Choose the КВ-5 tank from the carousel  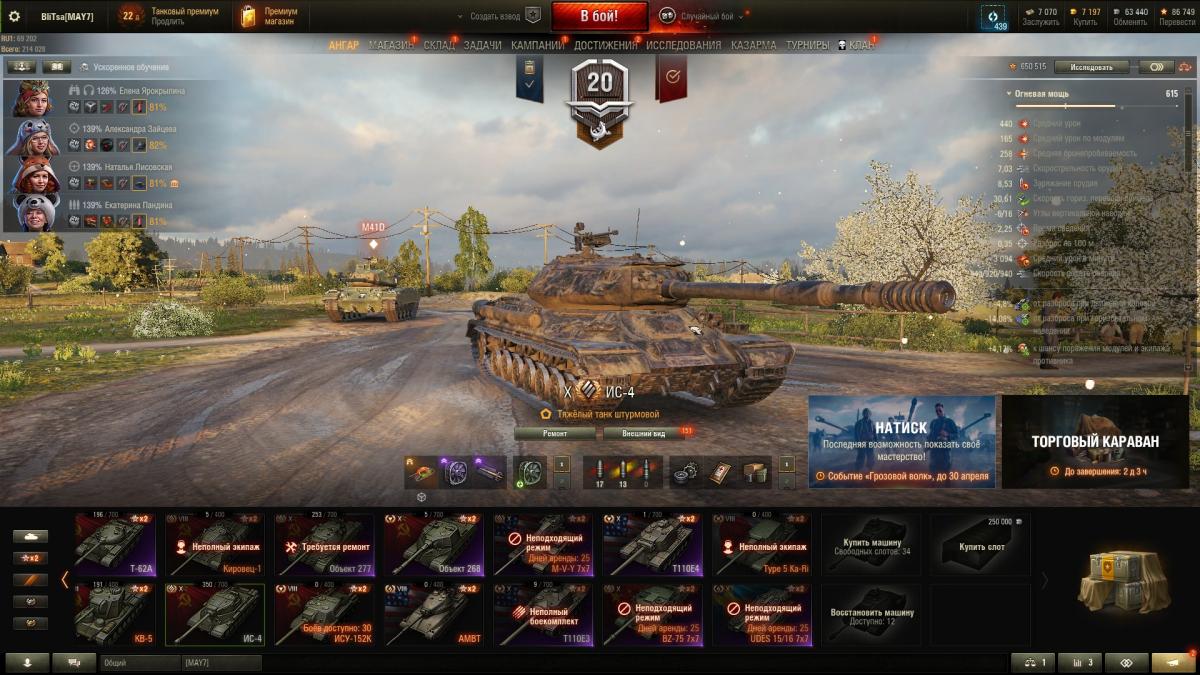click(x=115, y=614)
